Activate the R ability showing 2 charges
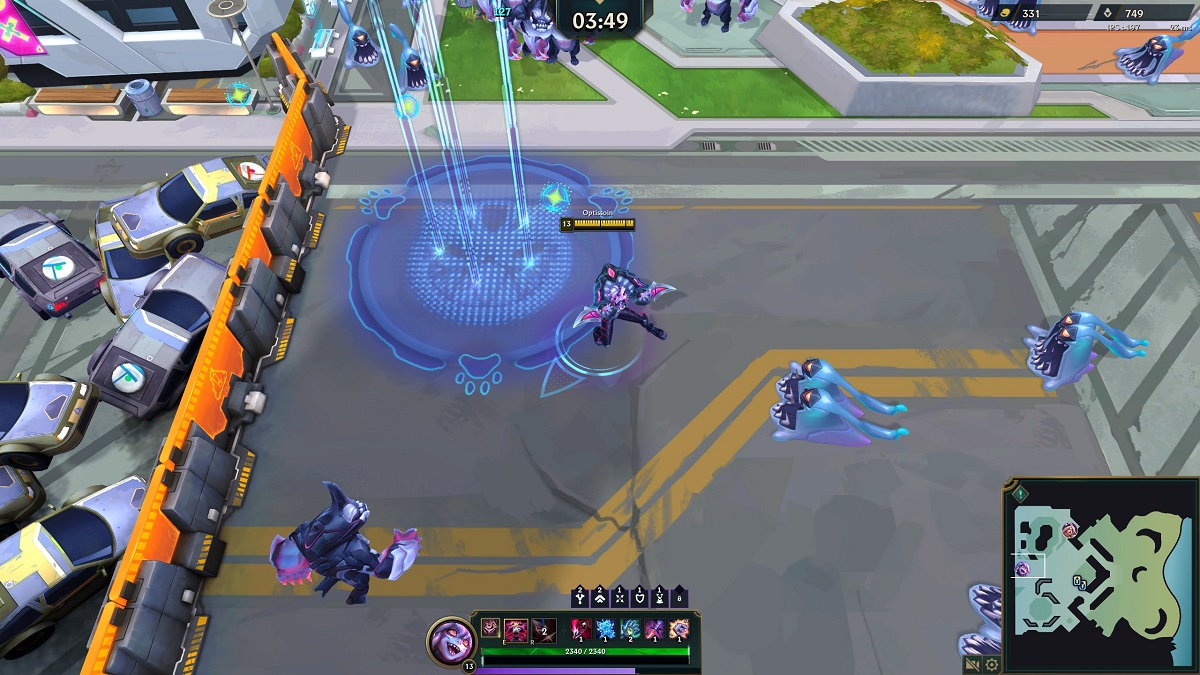 (x=543, y=629)
